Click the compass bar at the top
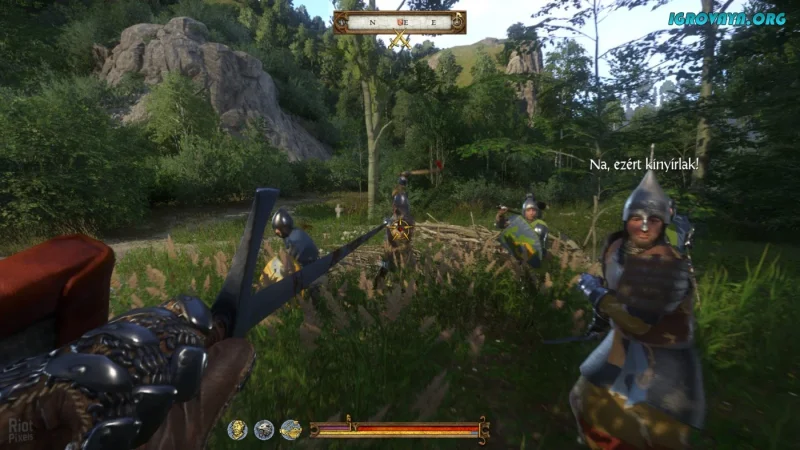The height and width of the screenshot is (450, 800). (400, 21)
